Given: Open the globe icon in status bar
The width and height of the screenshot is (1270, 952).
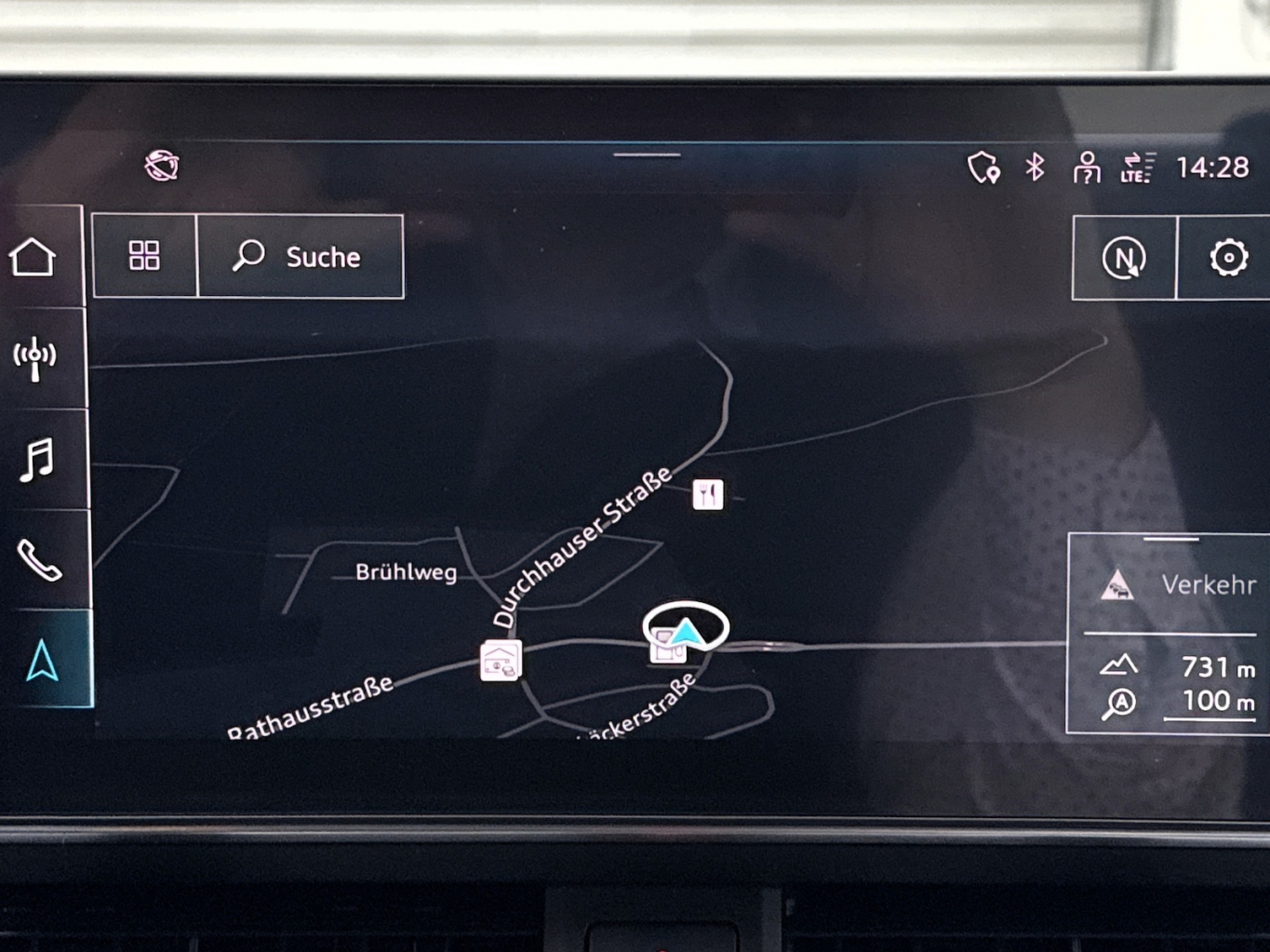Looking at the screenshot, I should [x=162, y=166].
